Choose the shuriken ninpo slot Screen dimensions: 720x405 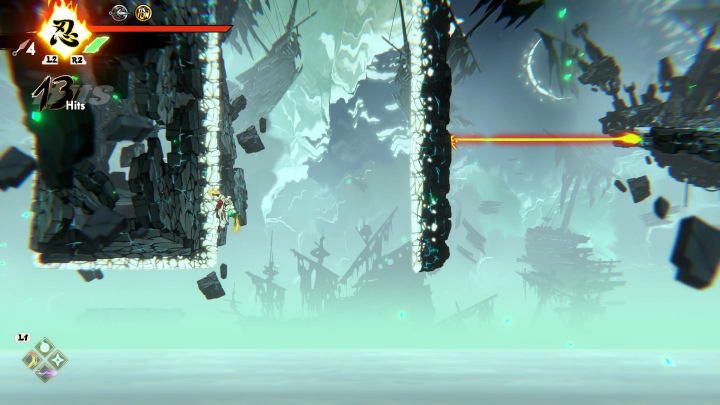click(x=58, y=358)
